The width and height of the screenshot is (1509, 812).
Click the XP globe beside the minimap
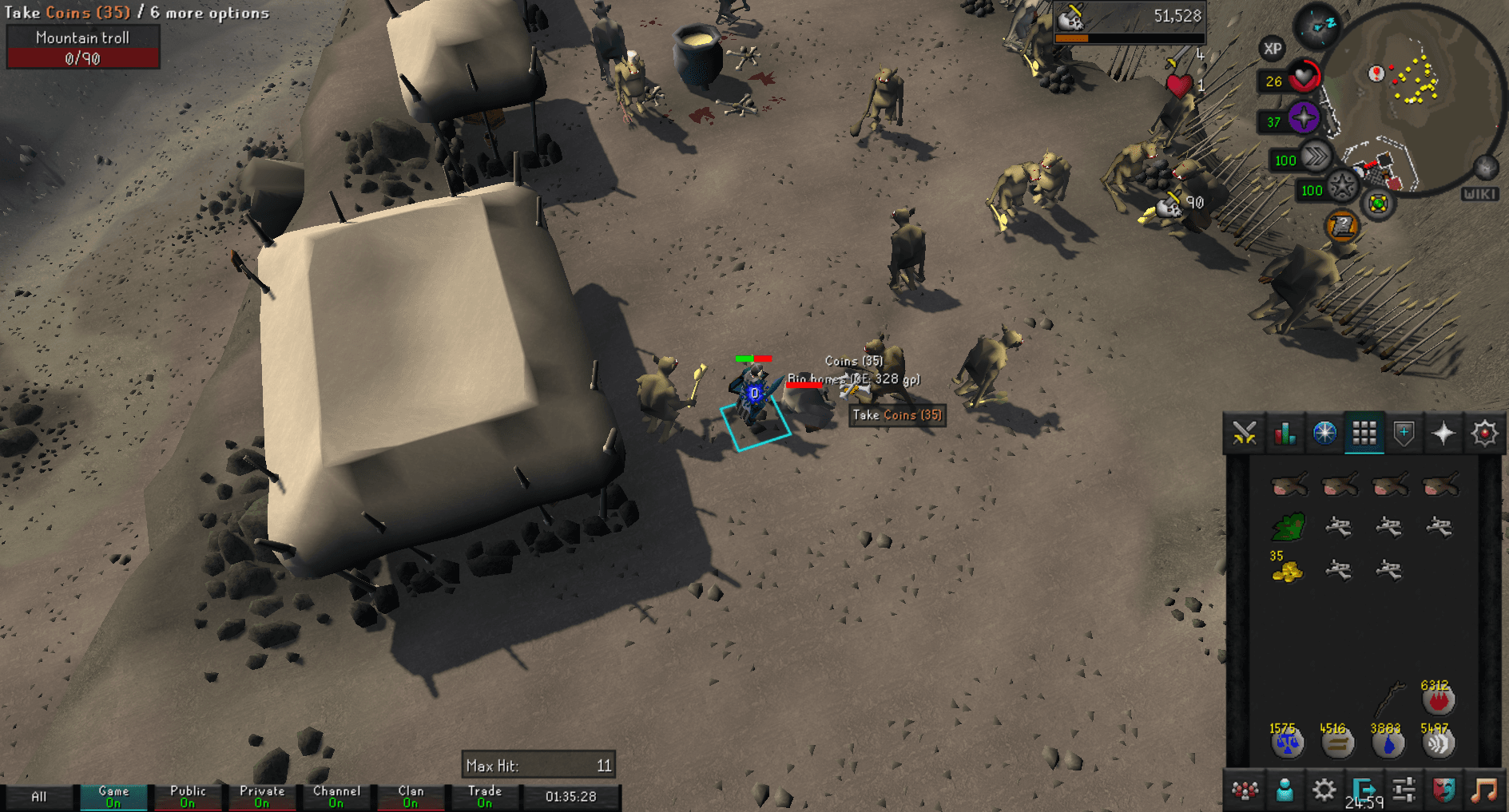[1273, 50]
